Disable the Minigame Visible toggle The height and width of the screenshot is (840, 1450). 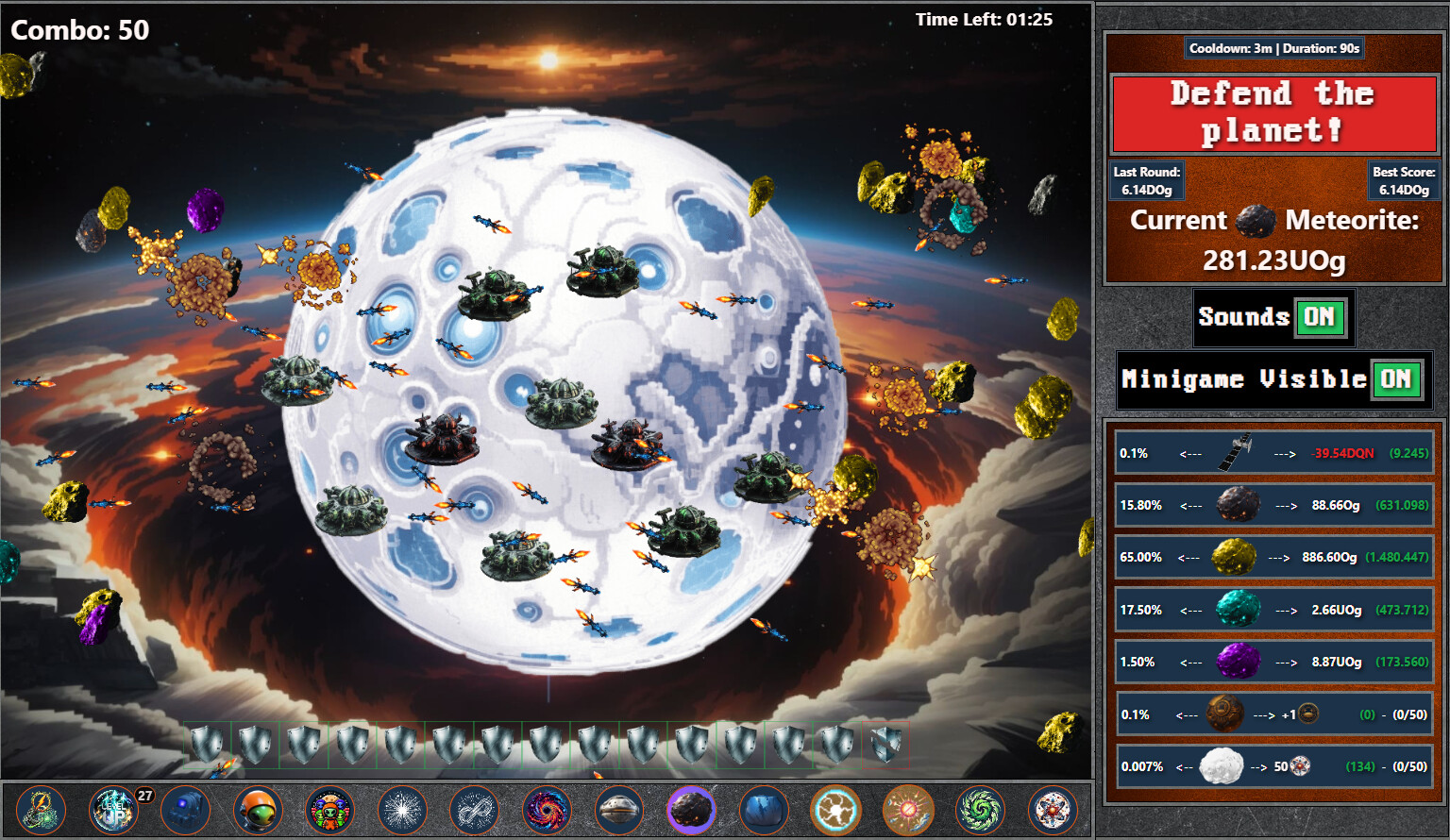pos(1397,379)
